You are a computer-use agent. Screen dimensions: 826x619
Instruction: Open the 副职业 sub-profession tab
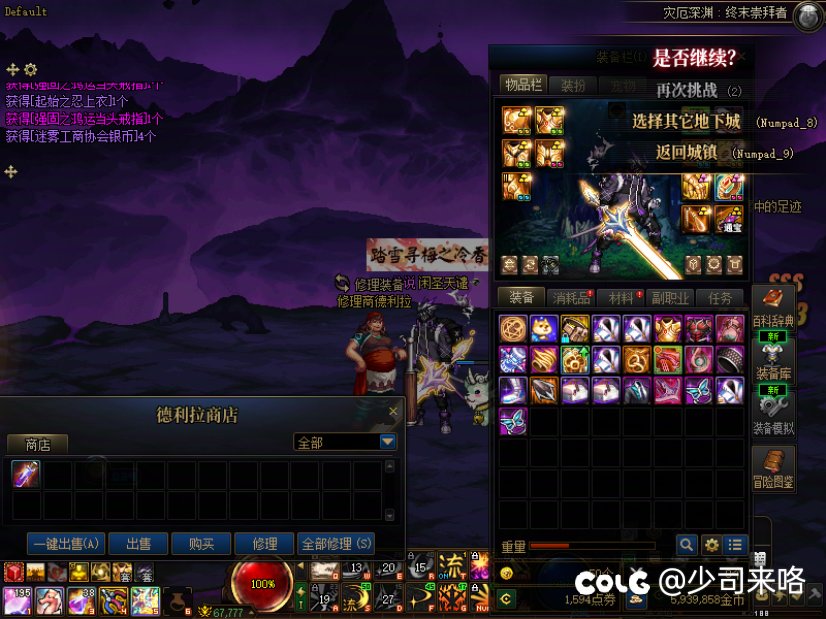[669, 298]
